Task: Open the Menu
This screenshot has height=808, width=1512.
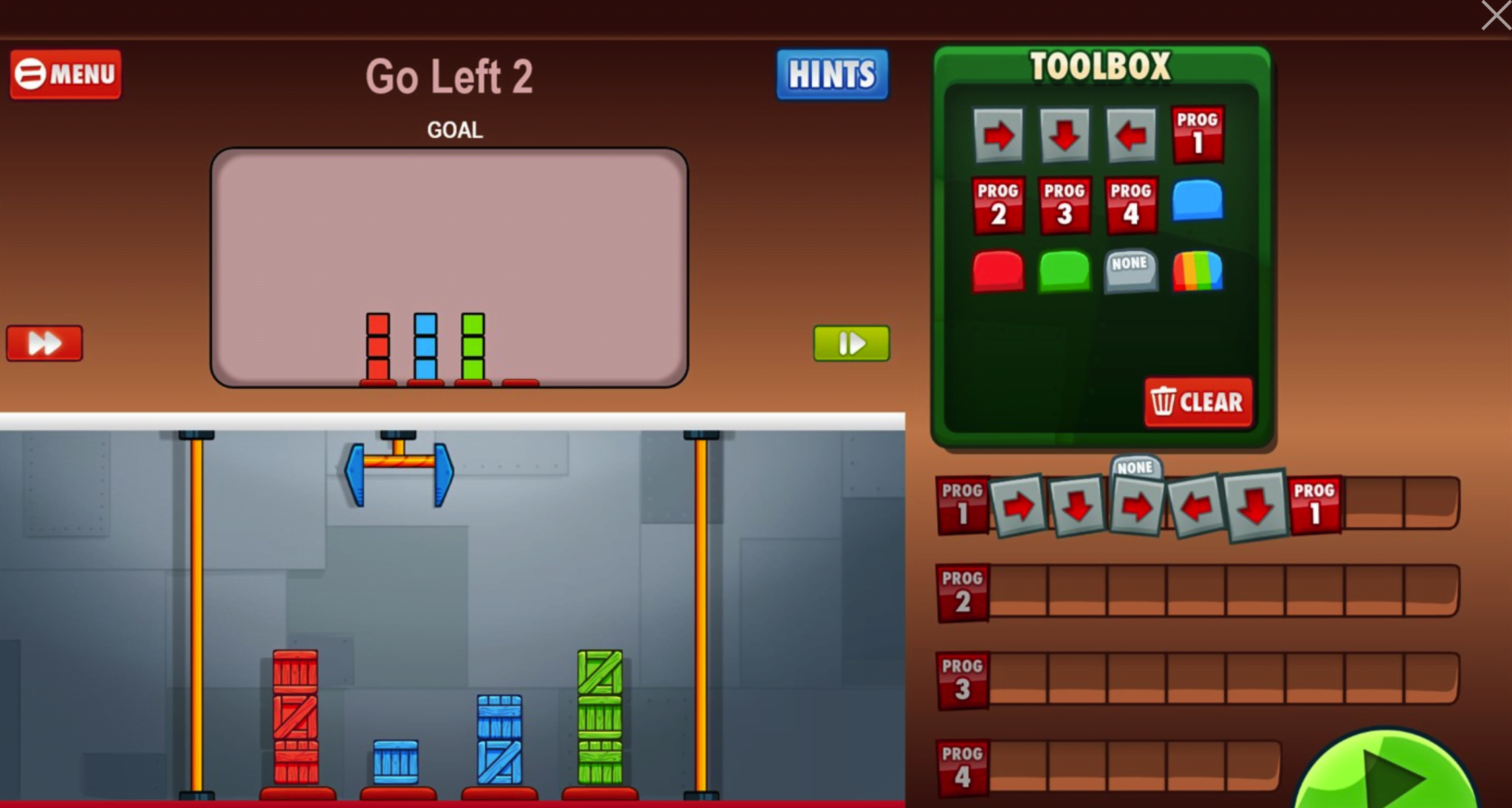Action: pos(65,74)
